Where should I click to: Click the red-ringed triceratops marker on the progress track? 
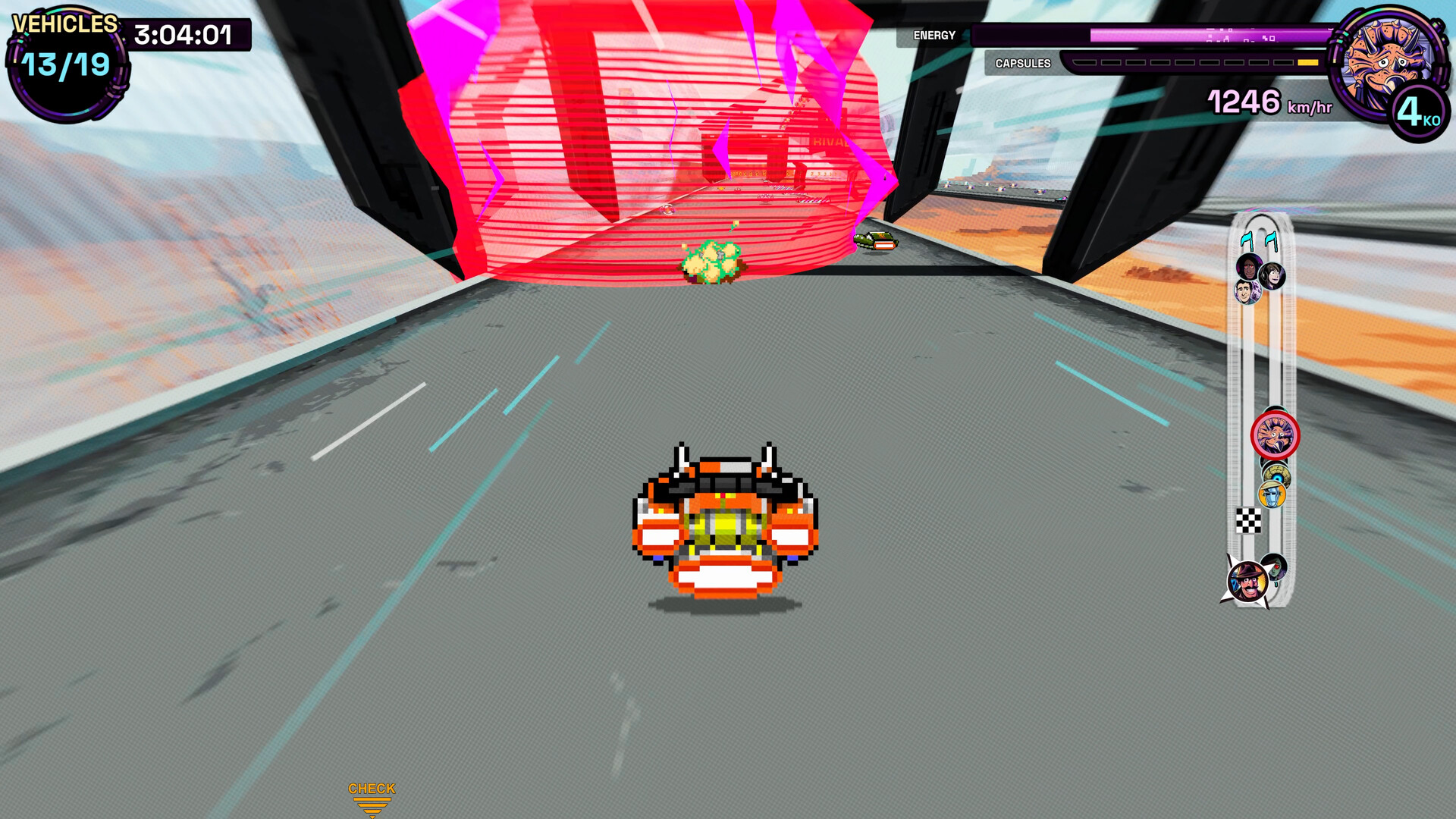(x=1276, y=432)
